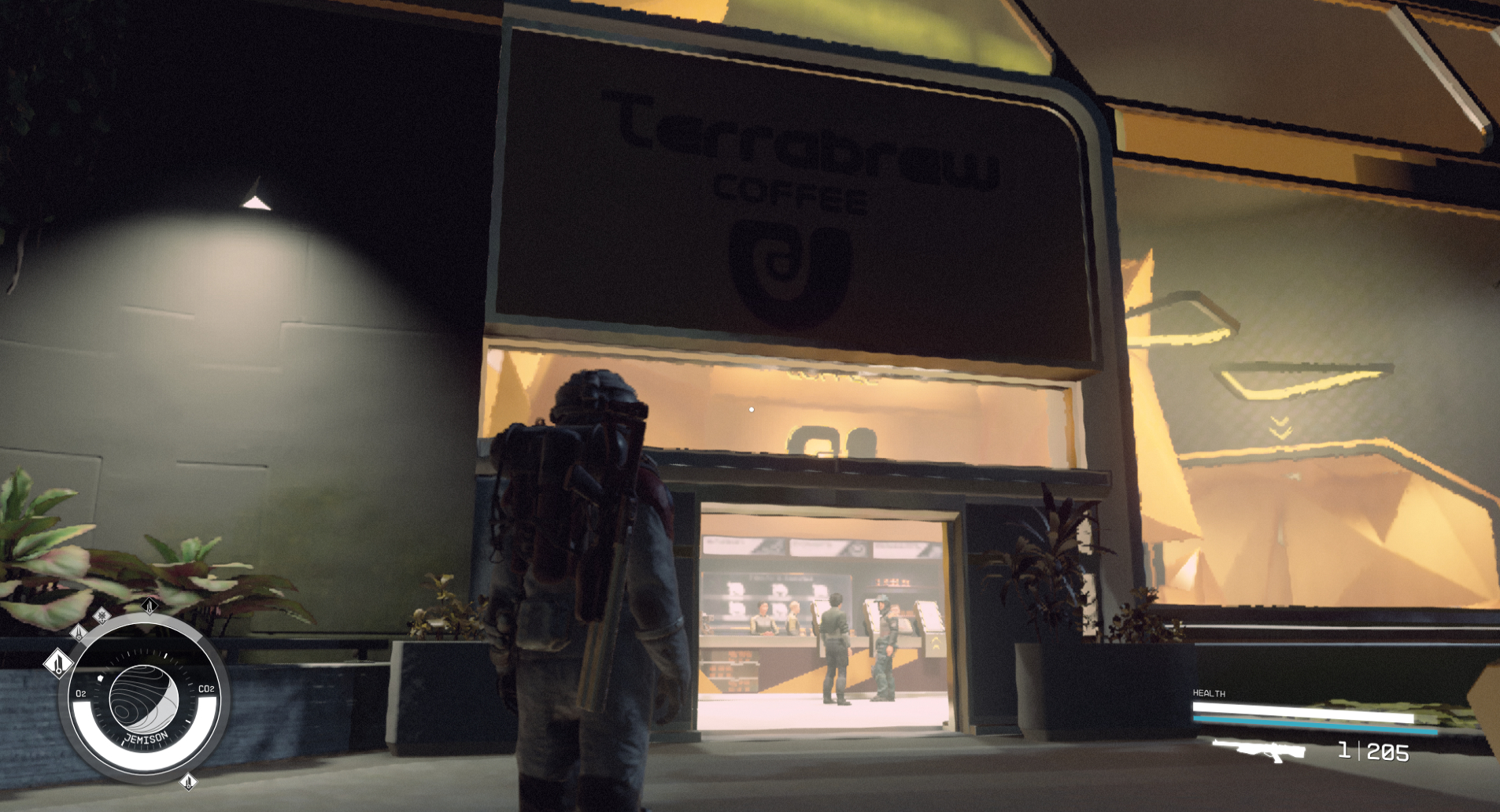
Task: Select the dark mission marker at the compass top
Action: click(149, 606)
